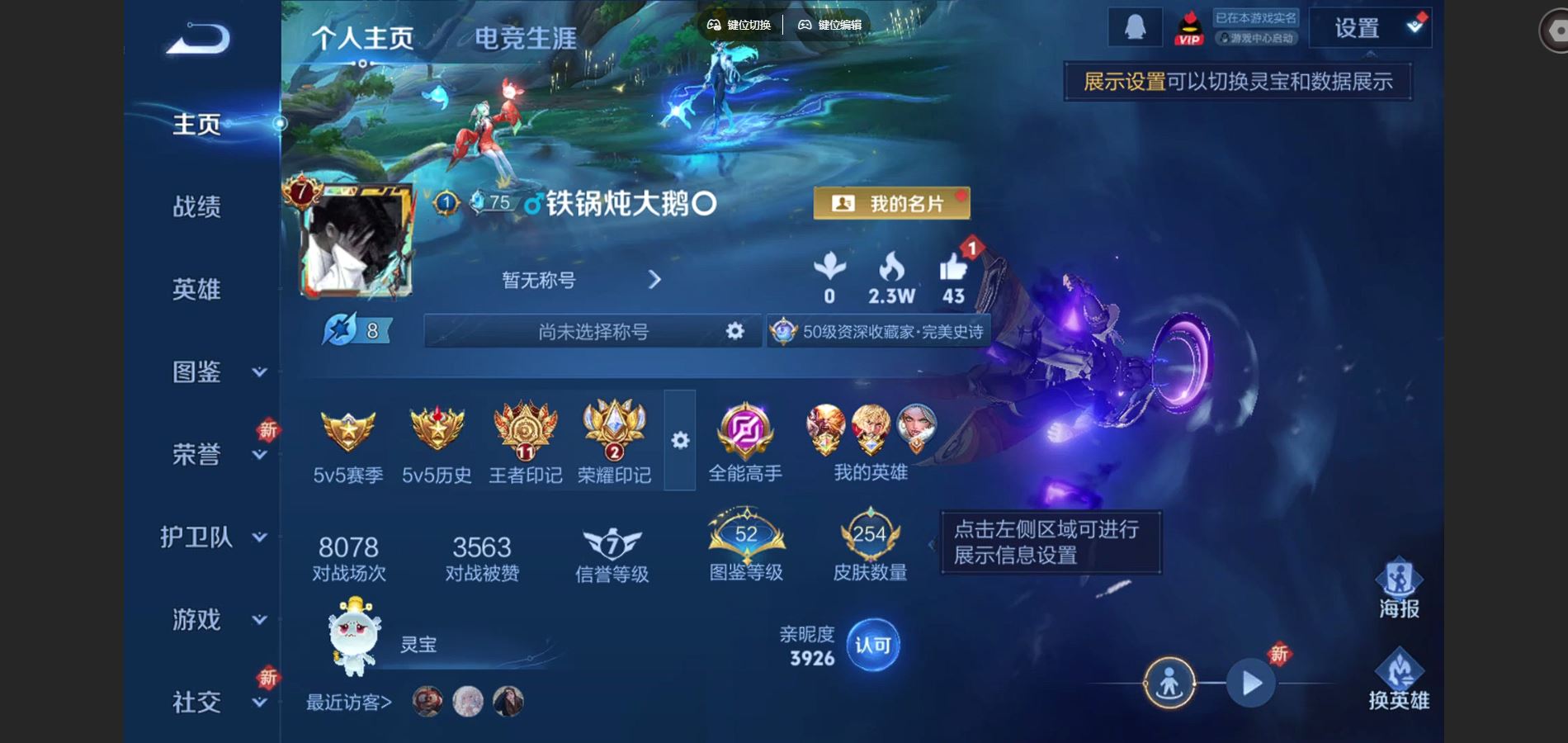Switch to the 电竞生涯 tab

(526, 37)
